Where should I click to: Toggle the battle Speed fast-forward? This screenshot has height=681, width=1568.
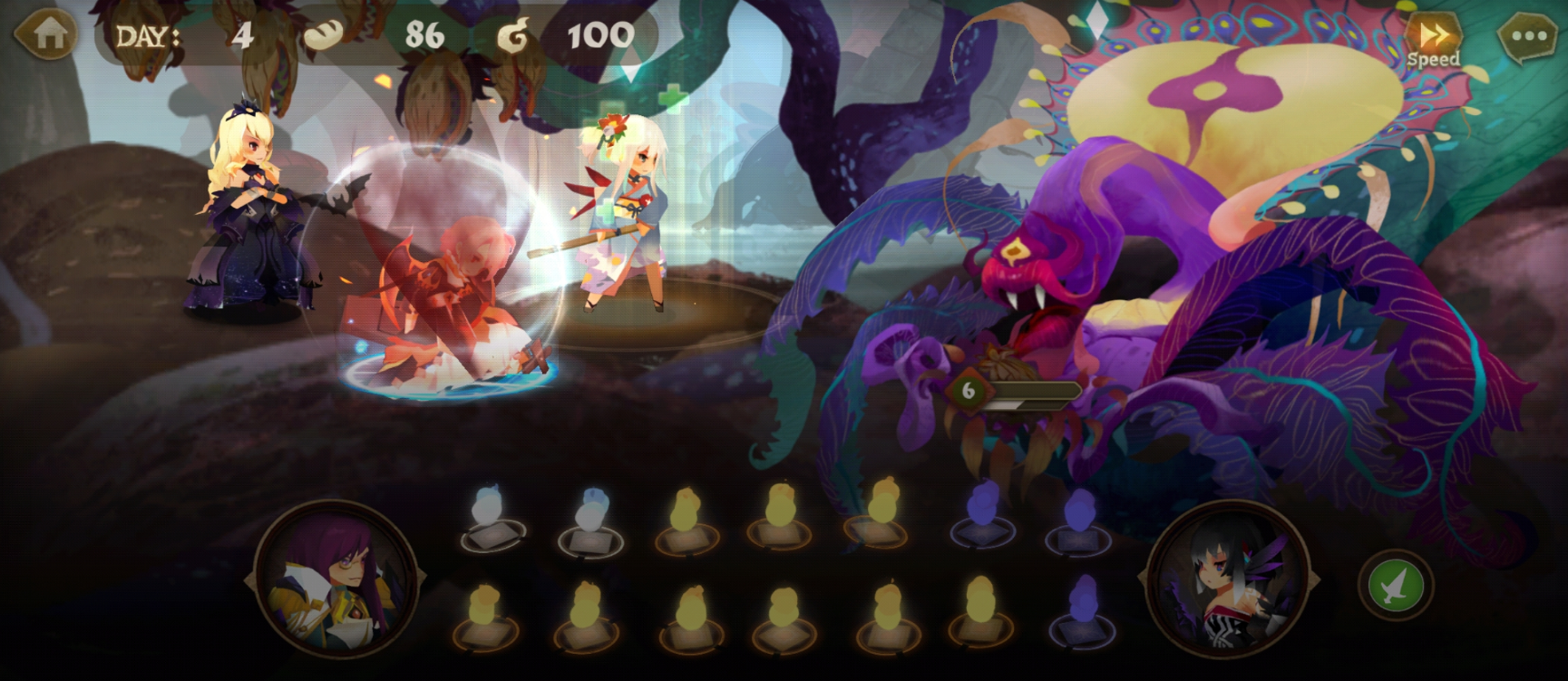point(1433,40)
